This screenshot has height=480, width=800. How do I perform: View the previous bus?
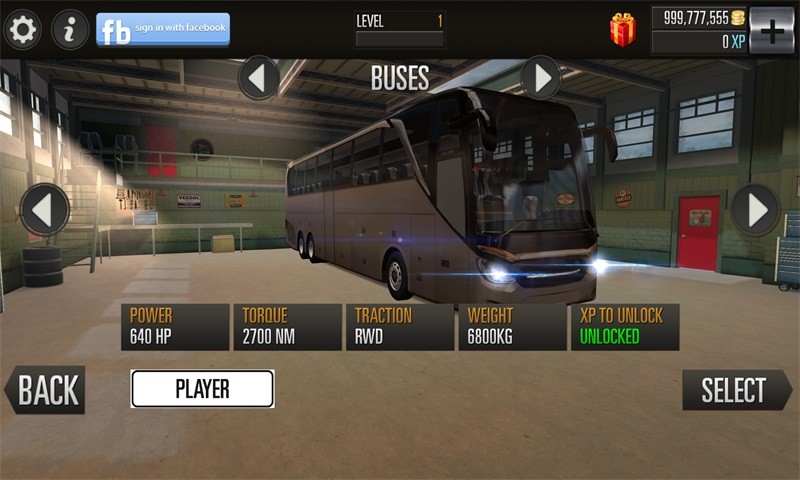click(45, 210)
